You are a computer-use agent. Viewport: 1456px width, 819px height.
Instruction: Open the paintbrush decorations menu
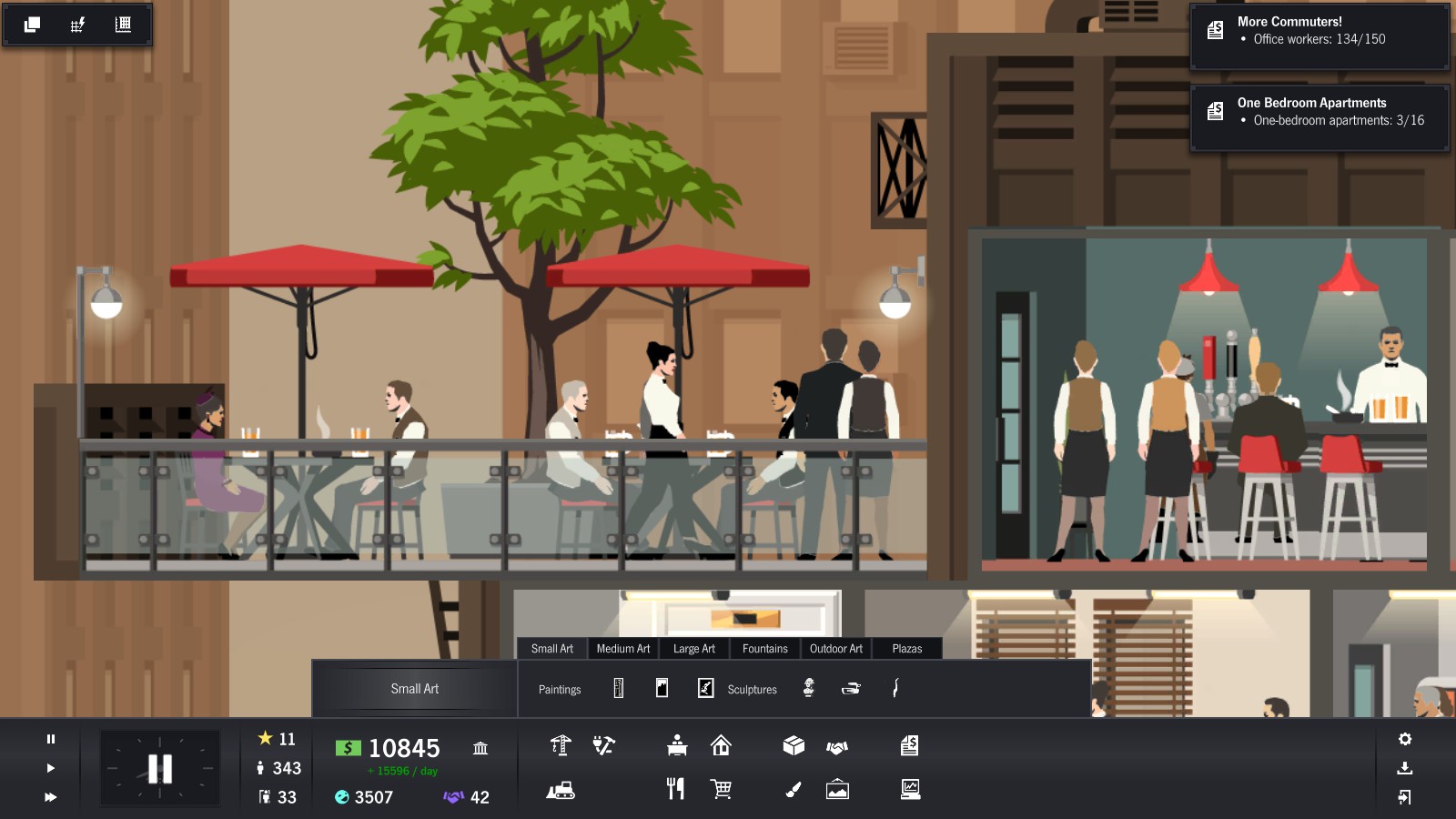[794, 789]
